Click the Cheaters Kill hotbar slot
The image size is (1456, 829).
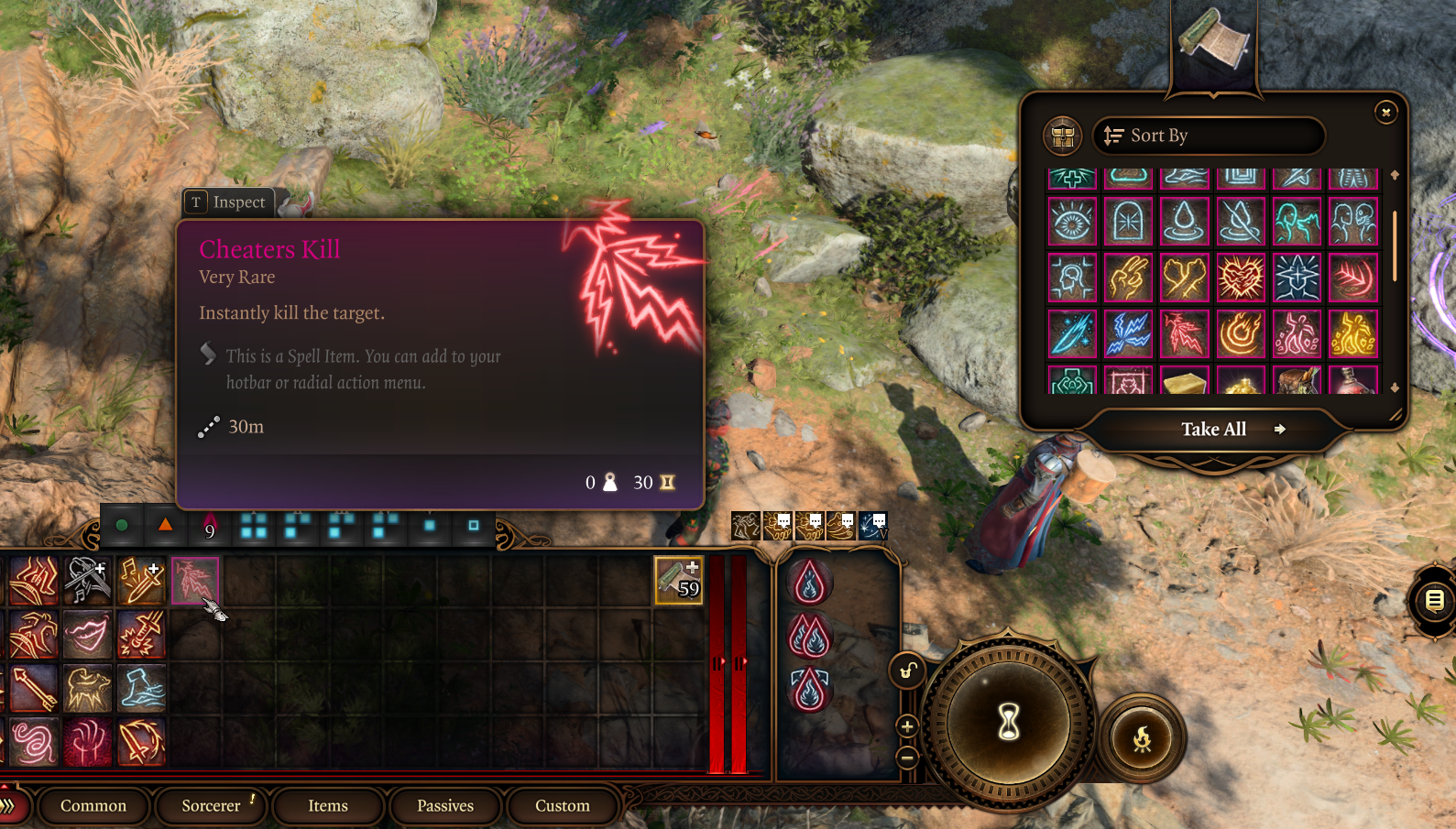194,581
